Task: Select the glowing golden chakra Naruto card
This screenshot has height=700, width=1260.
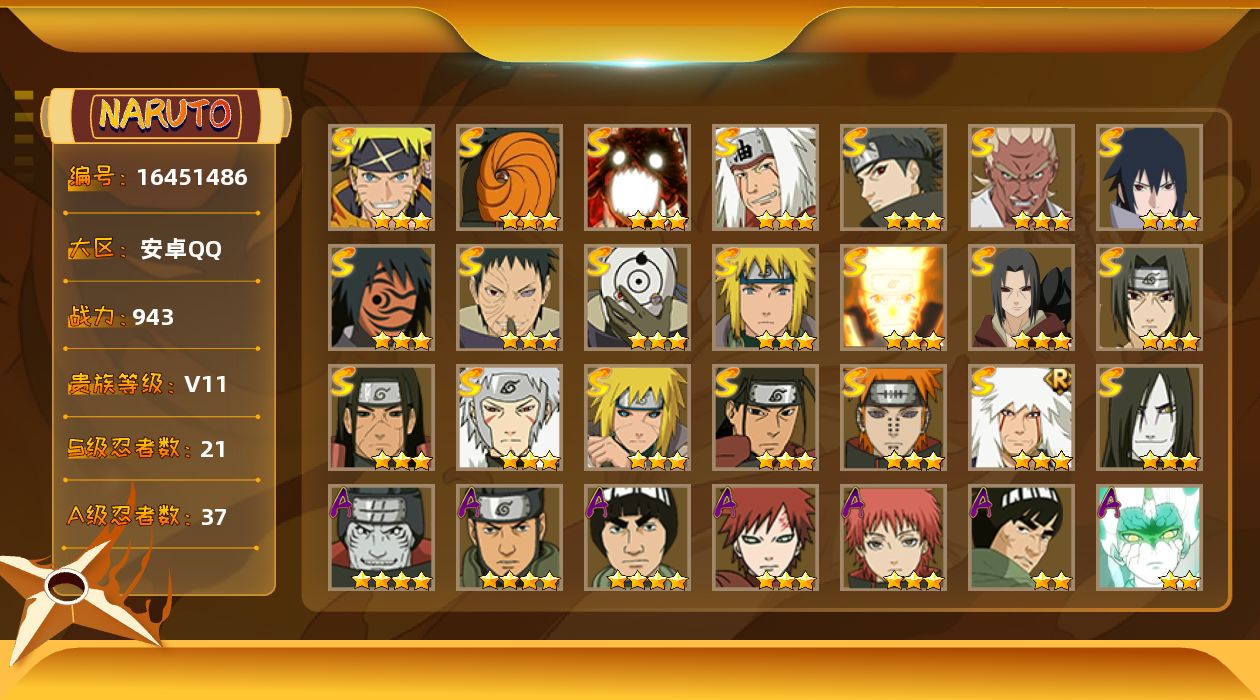Action: click(x=893, y=297)
